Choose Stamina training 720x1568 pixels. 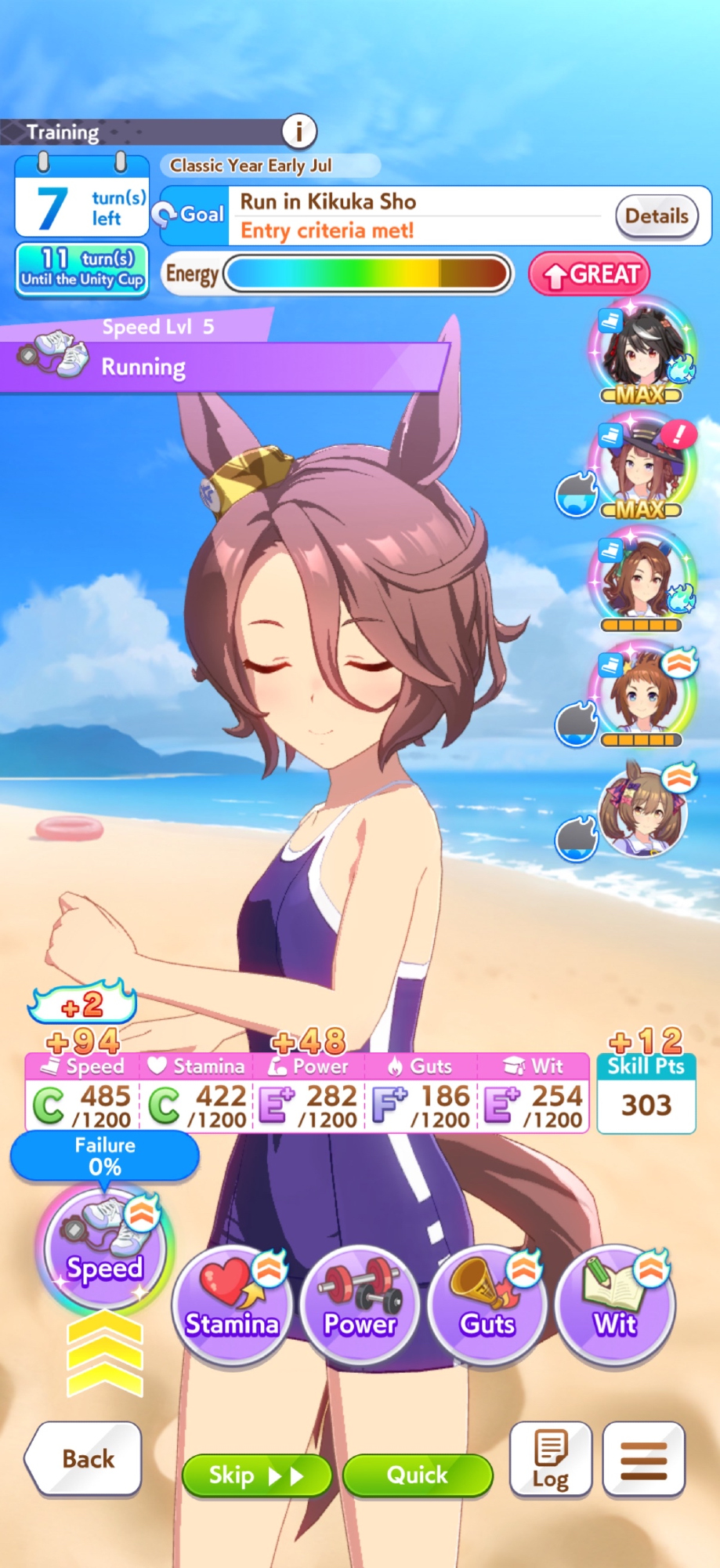click(x=232, y=1305)
